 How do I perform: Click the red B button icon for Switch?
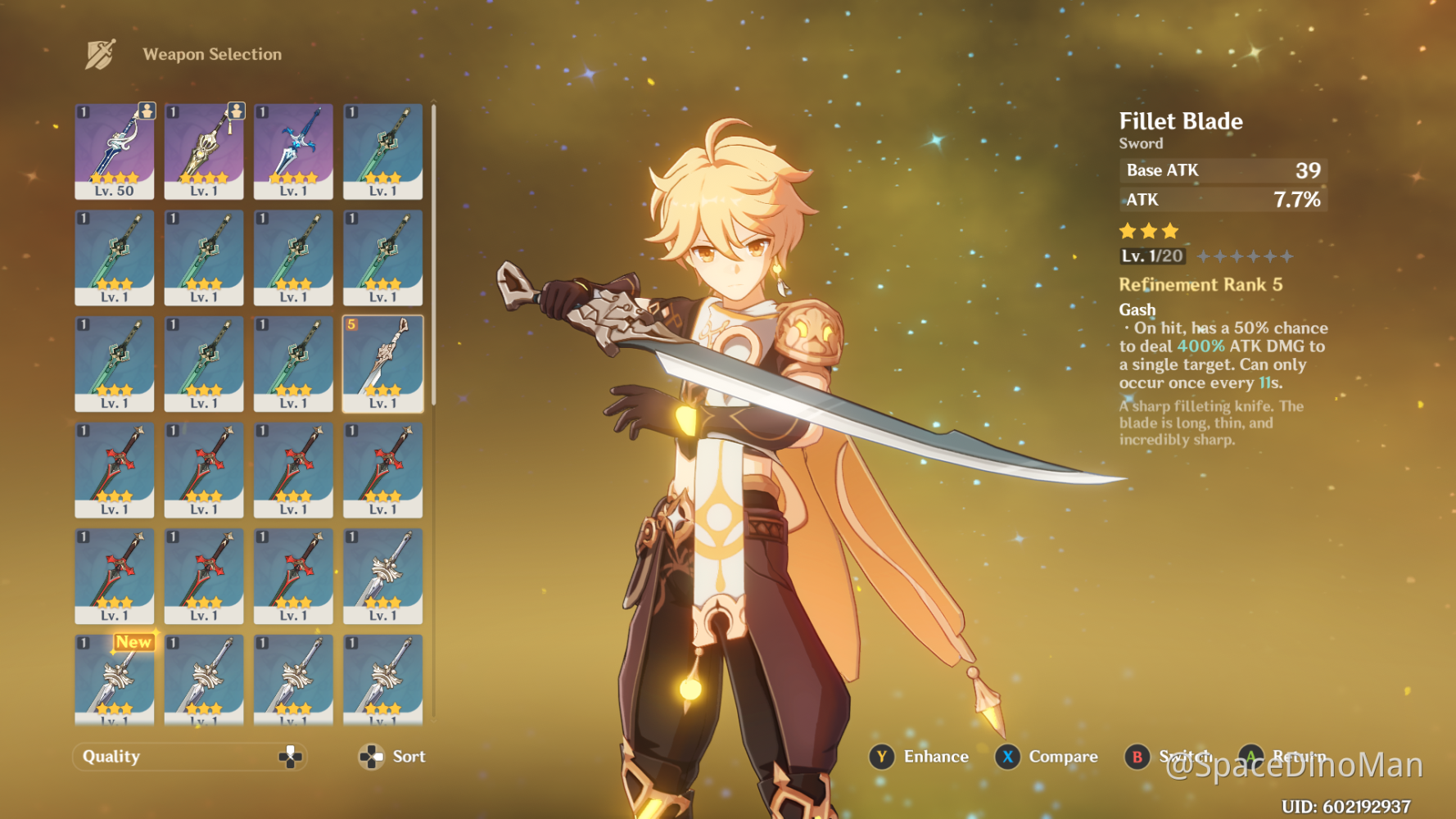point(1136,757)
